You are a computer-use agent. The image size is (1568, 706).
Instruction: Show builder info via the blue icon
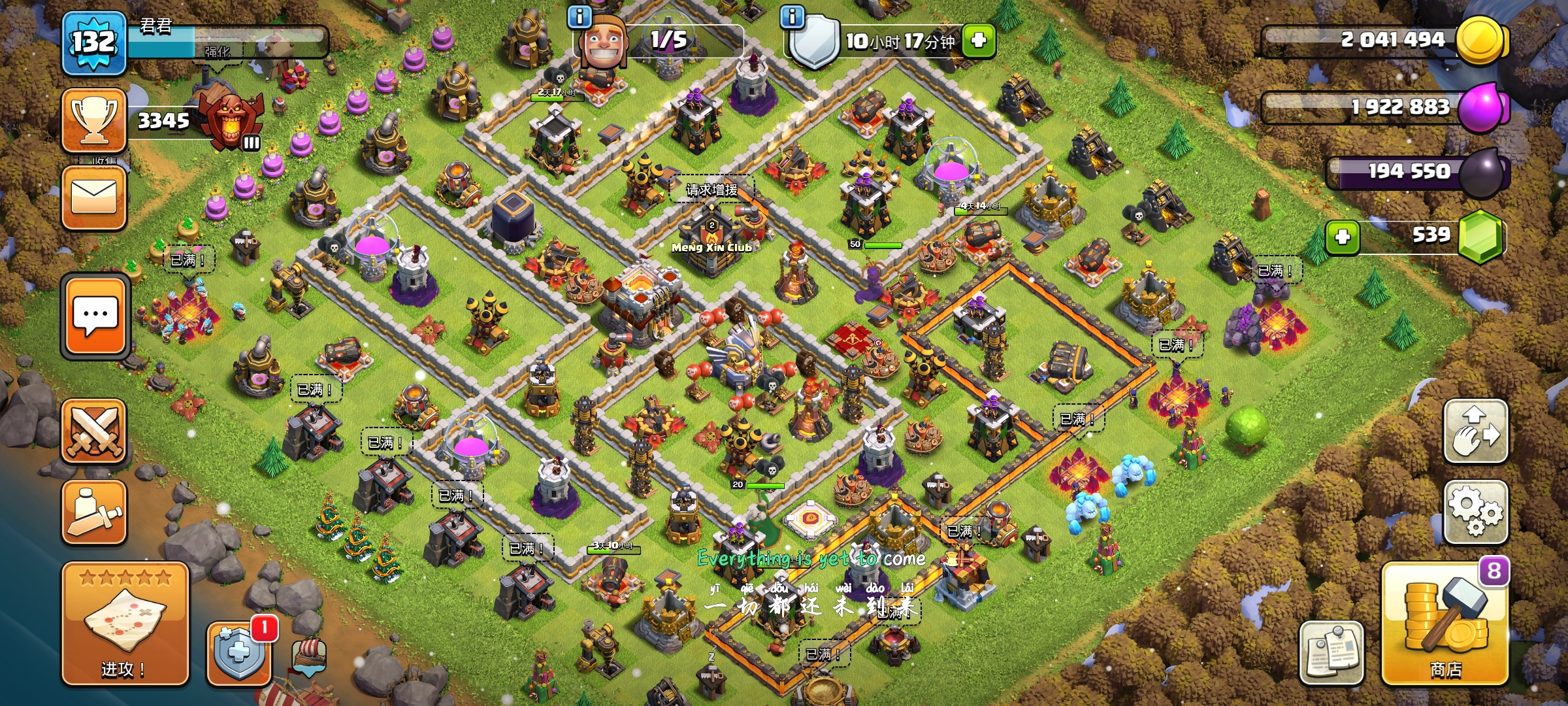[x=580, y=16]
